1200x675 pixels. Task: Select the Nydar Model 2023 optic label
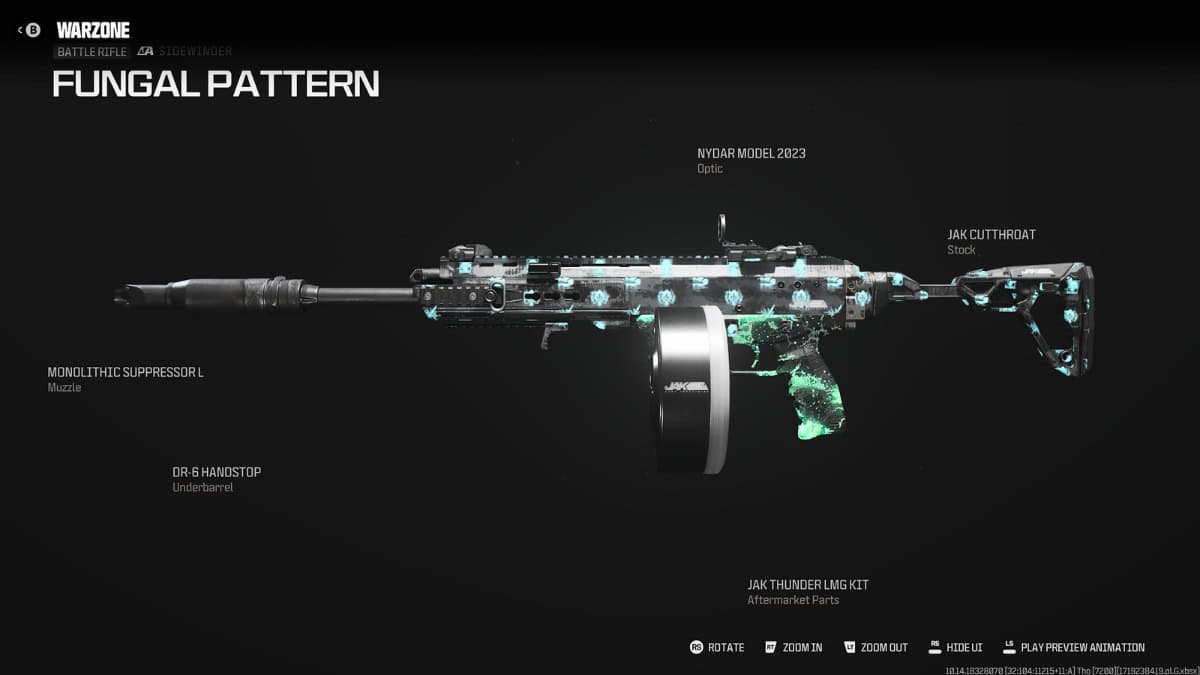[751, 154]
